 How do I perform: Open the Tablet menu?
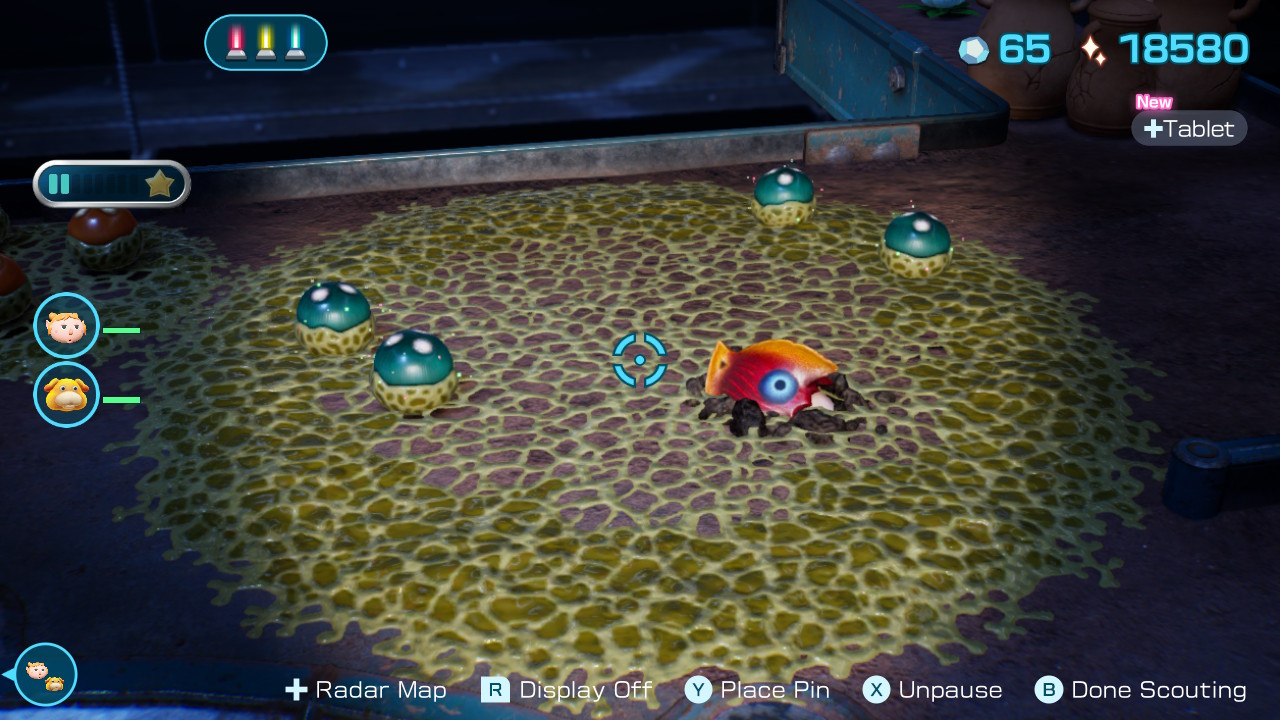click(1189, 128)
